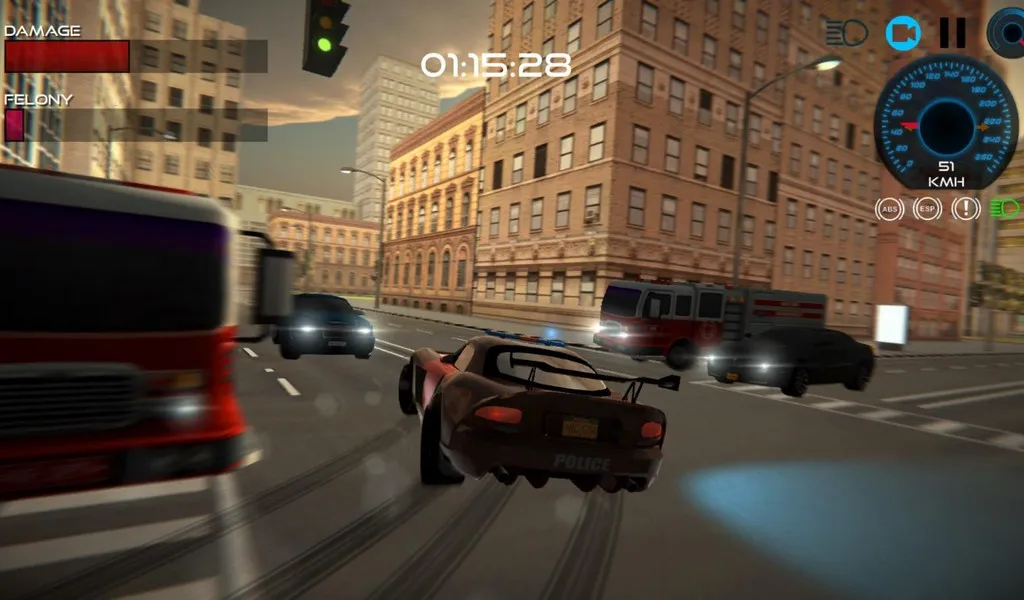Pause the game
Viewport: 1024px width, 600px height.
[952, 33]
